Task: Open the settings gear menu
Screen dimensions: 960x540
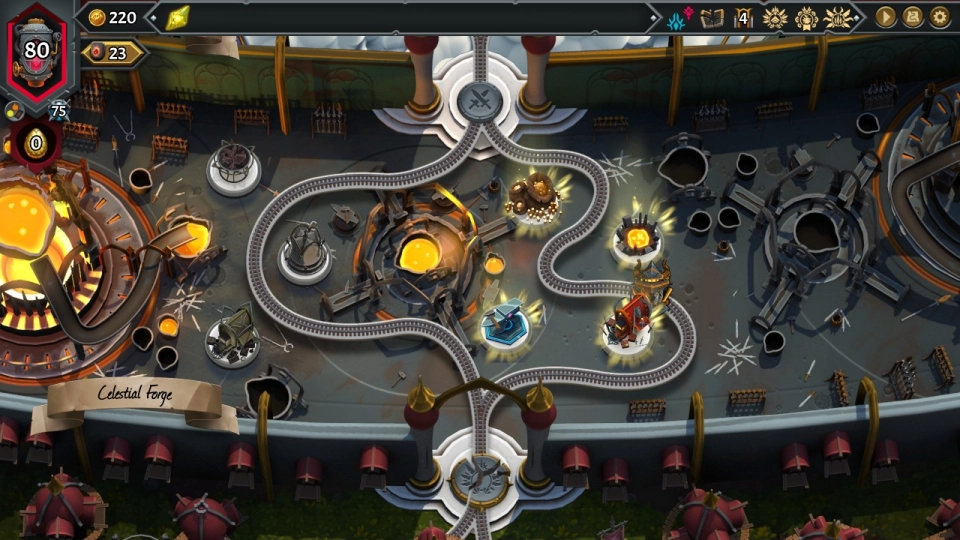Action: point(940,17)
